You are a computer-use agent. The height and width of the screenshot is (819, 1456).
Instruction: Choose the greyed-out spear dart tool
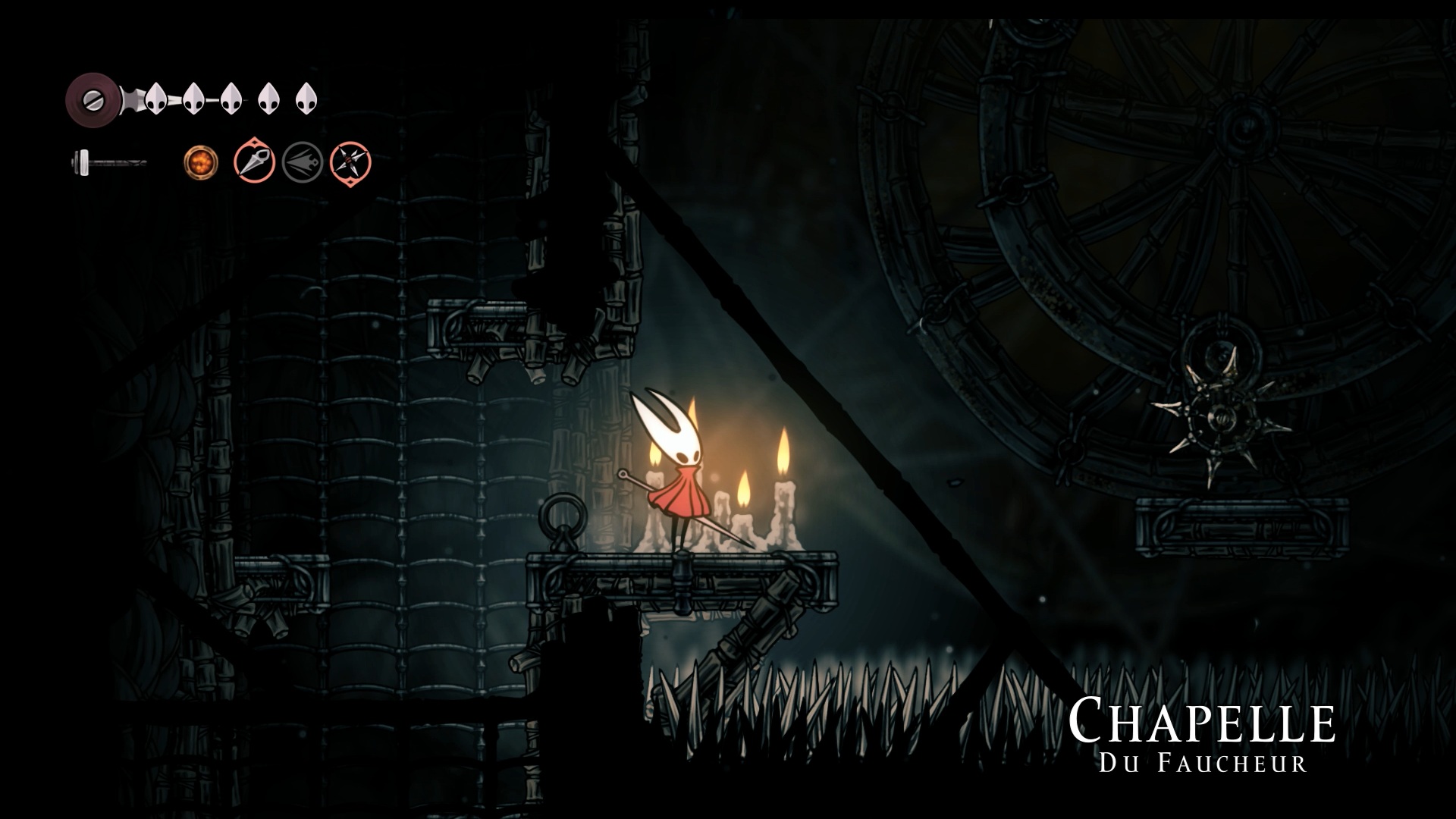click(303, 162)
